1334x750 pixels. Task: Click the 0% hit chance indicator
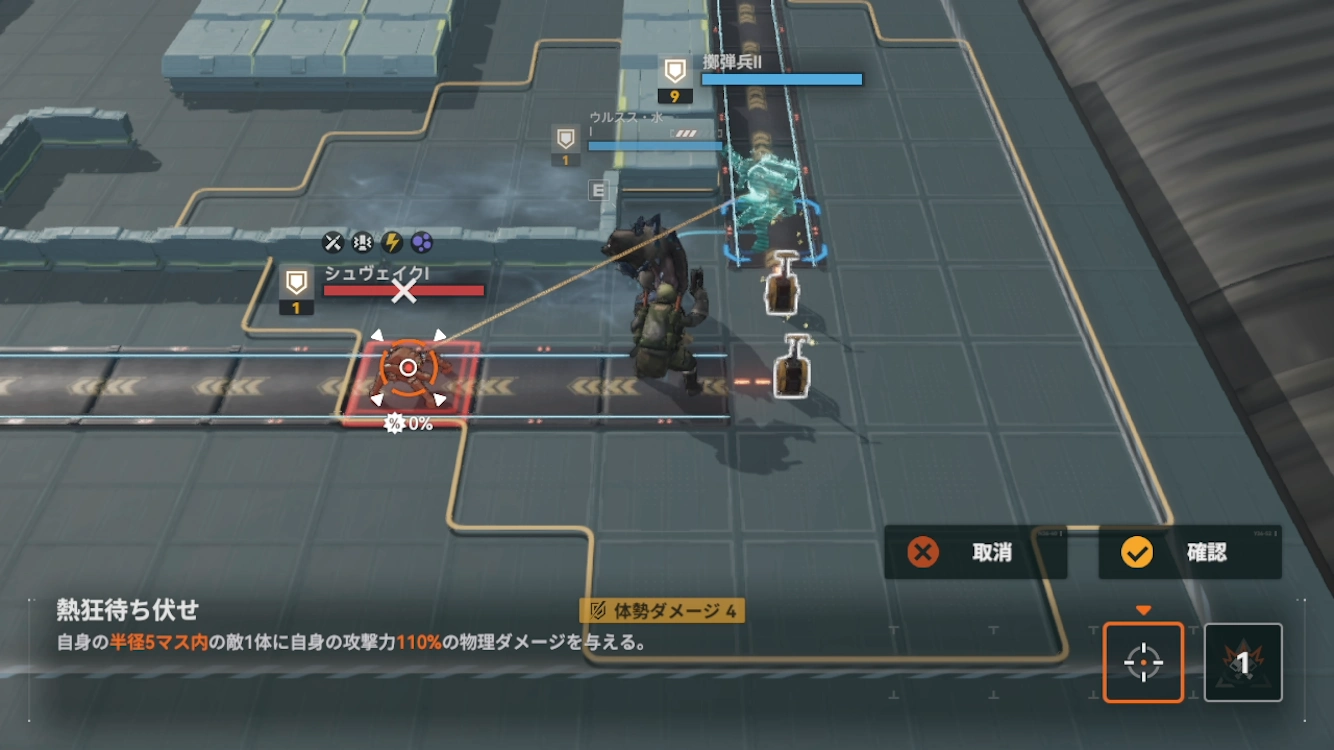tap(408, 423)
